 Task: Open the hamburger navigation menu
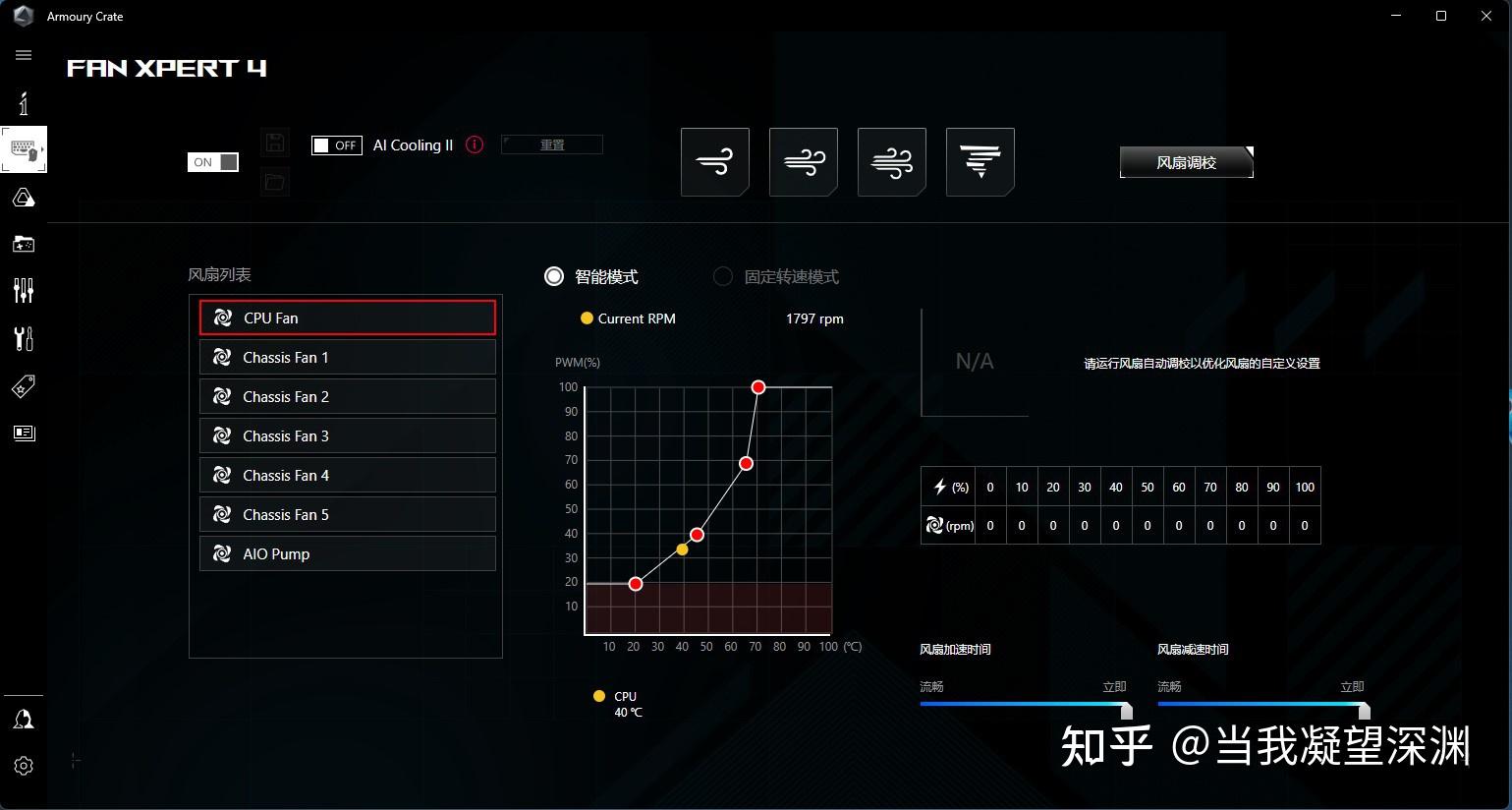(23, 54)
